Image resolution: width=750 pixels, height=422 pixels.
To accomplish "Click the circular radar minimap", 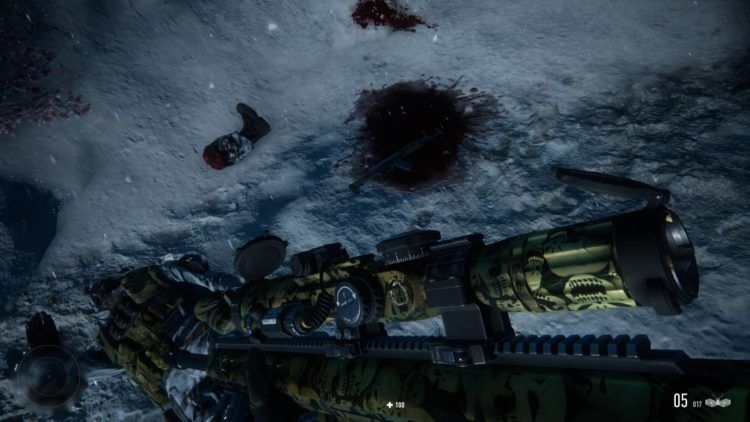I will (x=48, y=376).
